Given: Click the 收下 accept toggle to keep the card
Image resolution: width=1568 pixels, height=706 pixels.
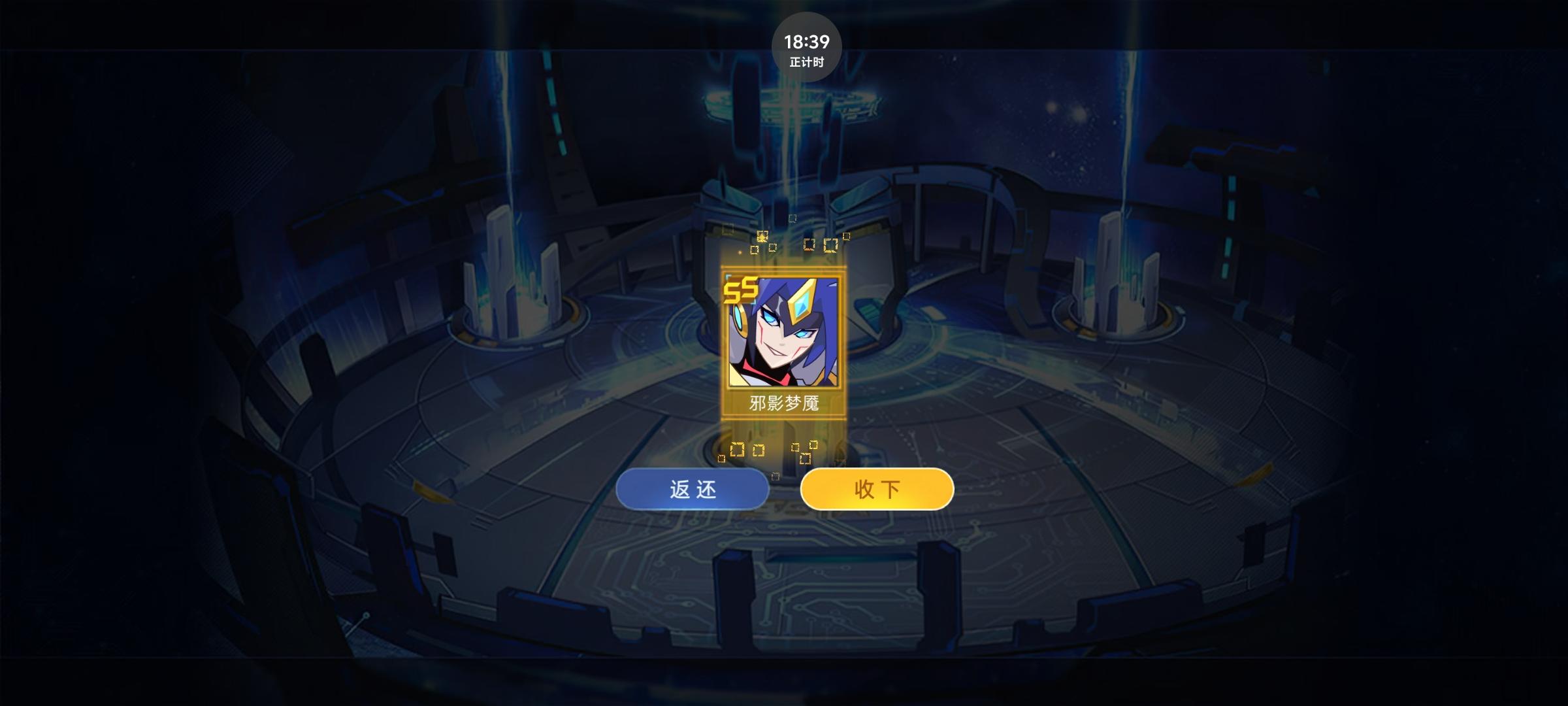Looking at the screenshot, I should pyautogui.click(x=877, y=488).
